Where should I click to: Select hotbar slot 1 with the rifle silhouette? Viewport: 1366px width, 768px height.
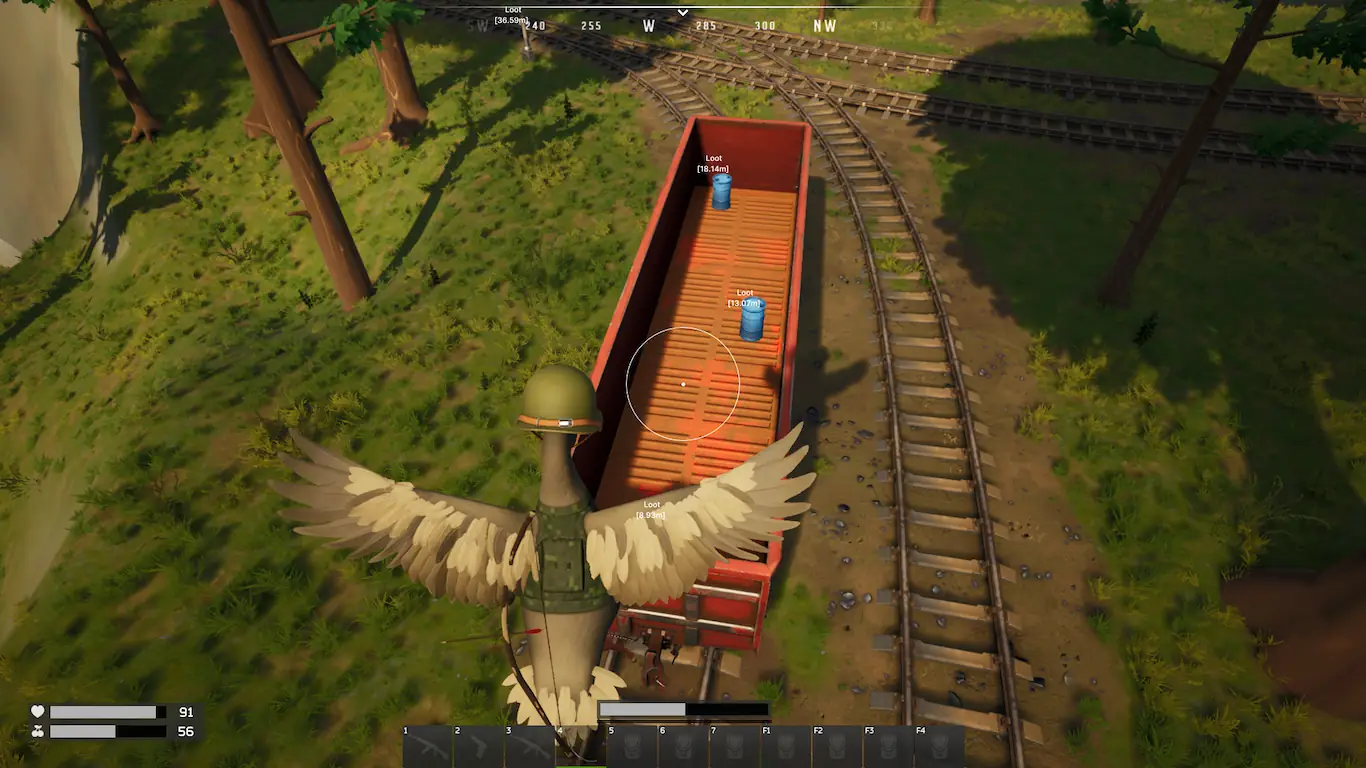click(428, 747)
